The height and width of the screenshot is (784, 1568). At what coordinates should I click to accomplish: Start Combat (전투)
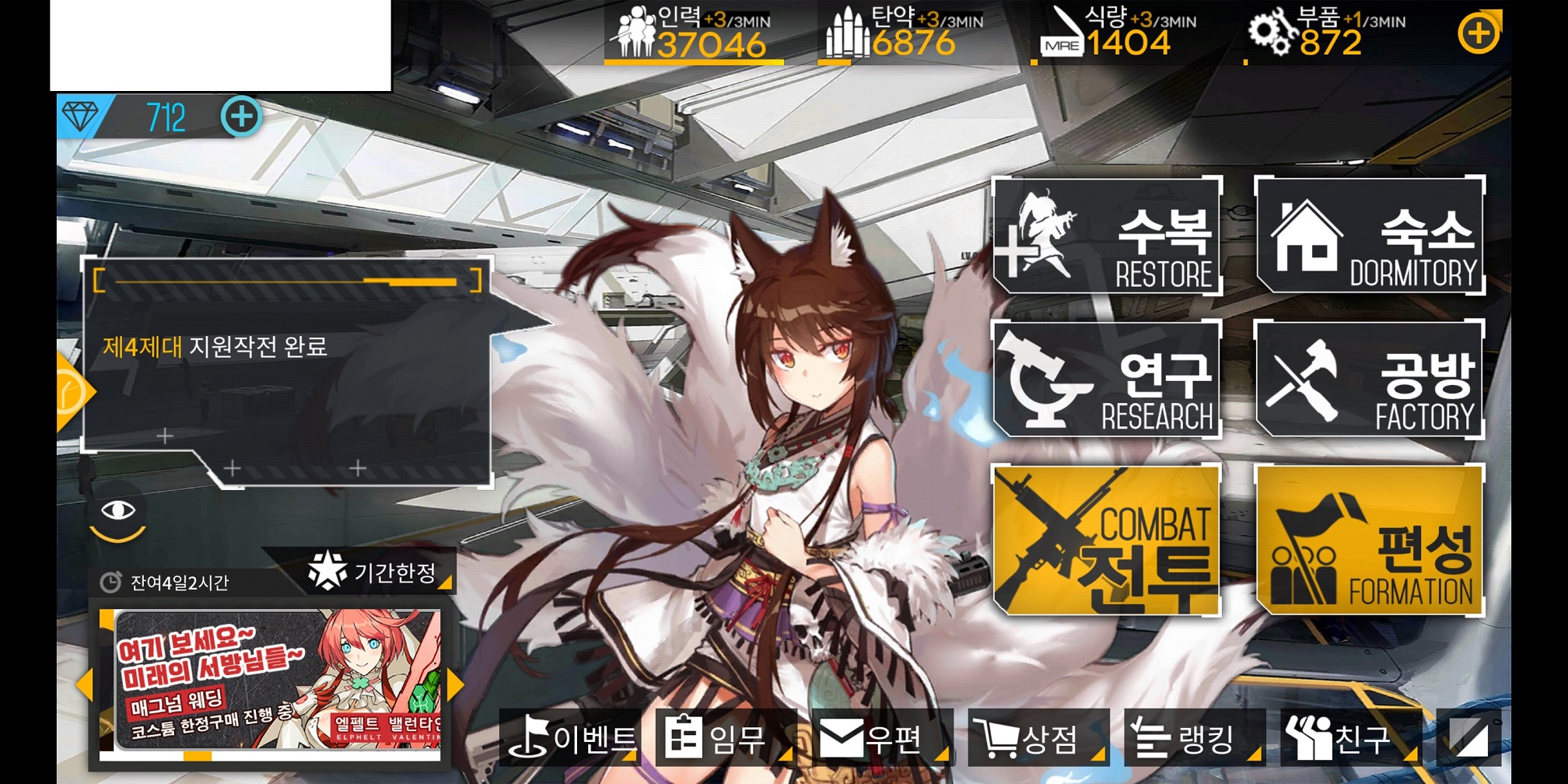pyautogui.click(x=1106, y=540)
